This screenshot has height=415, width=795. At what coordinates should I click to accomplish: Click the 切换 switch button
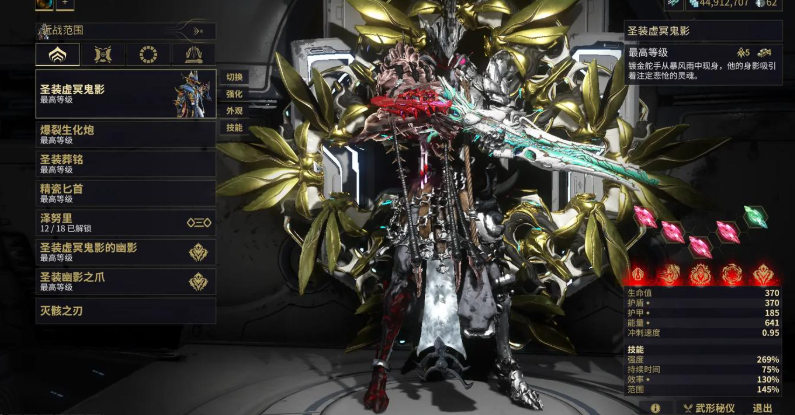[x=234, y=77]
